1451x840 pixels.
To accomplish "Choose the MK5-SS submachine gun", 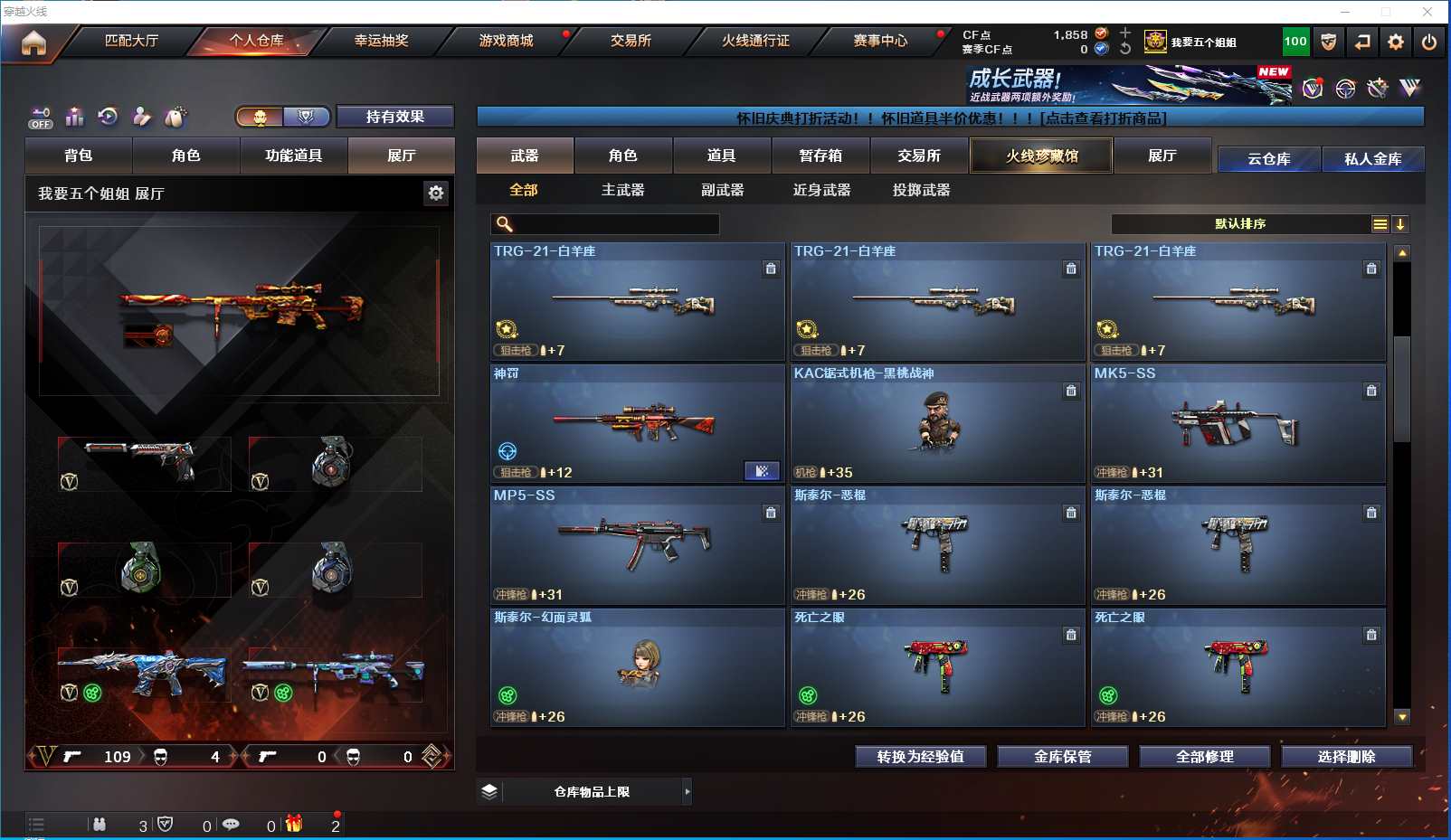I will [x=1238, y=423].
